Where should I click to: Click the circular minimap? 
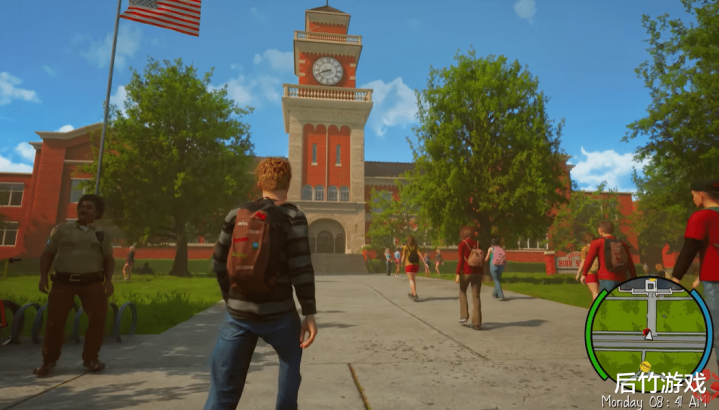[x=648, y=326]
